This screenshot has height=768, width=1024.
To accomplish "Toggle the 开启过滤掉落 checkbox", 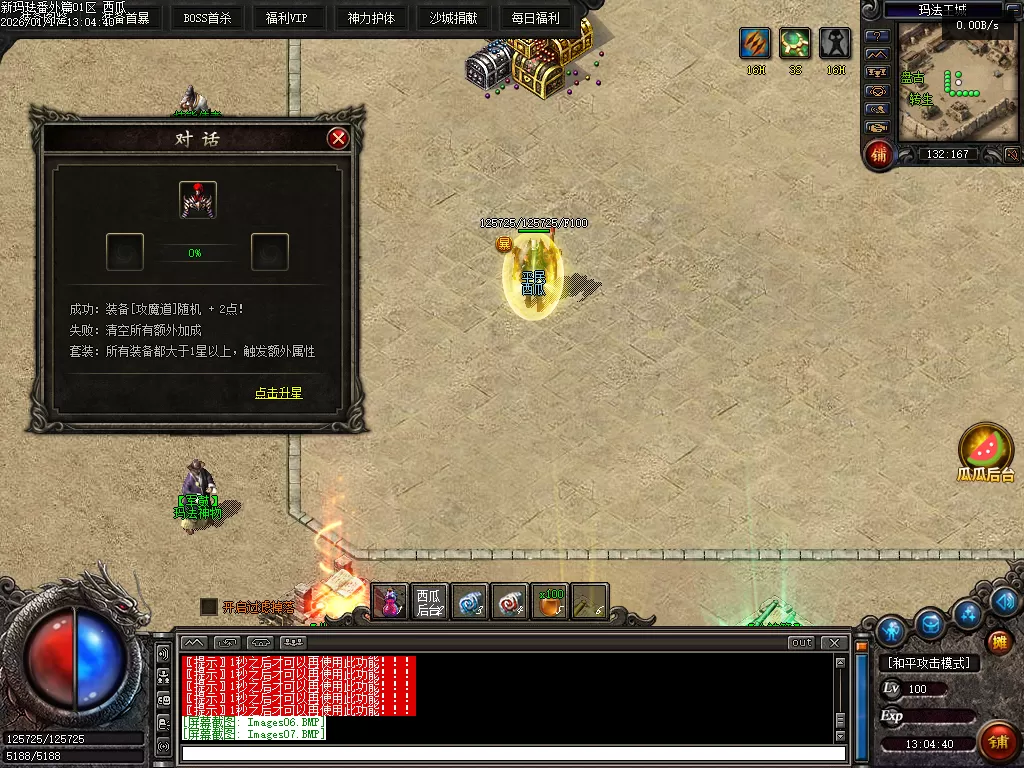I will click(208, 606).
